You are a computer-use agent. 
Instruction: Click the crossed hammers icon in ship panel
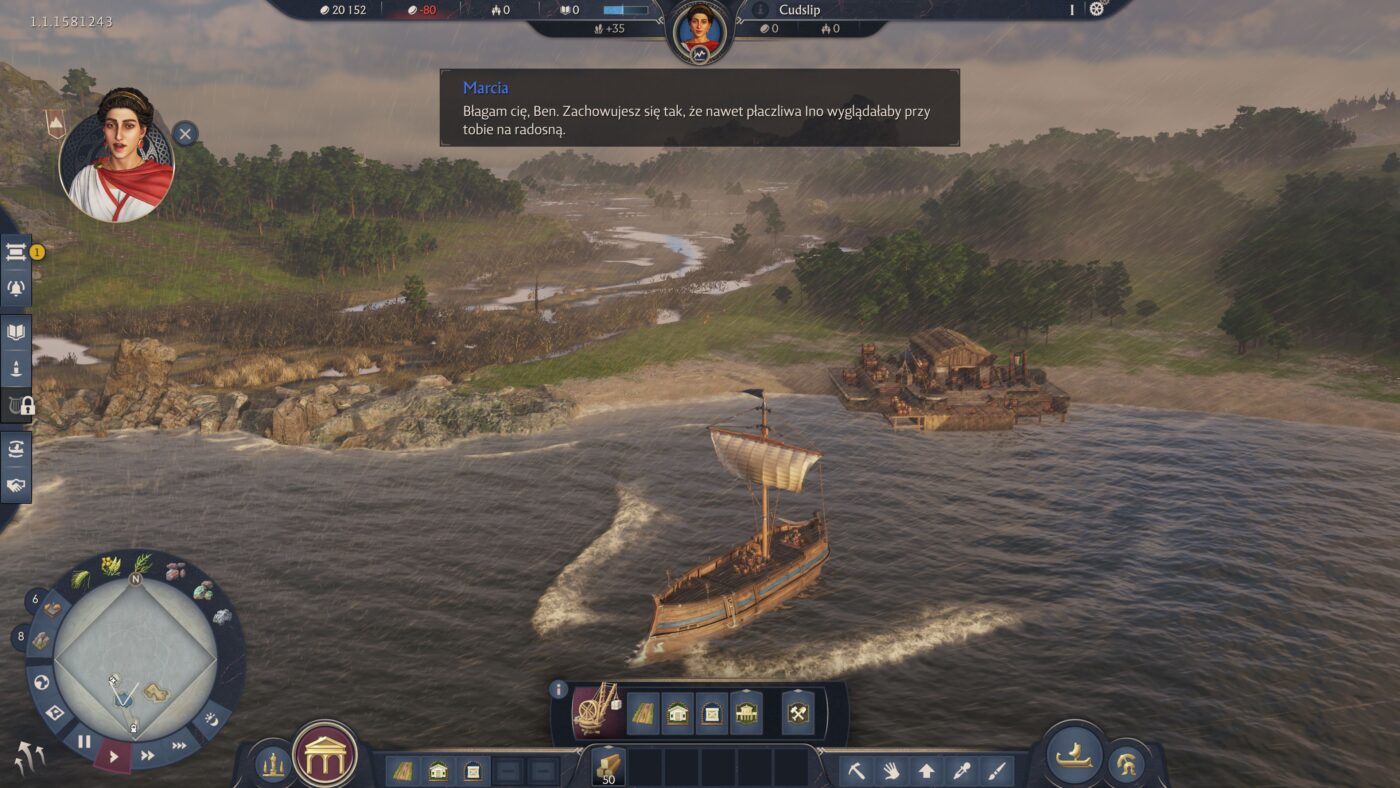(800, 713)
